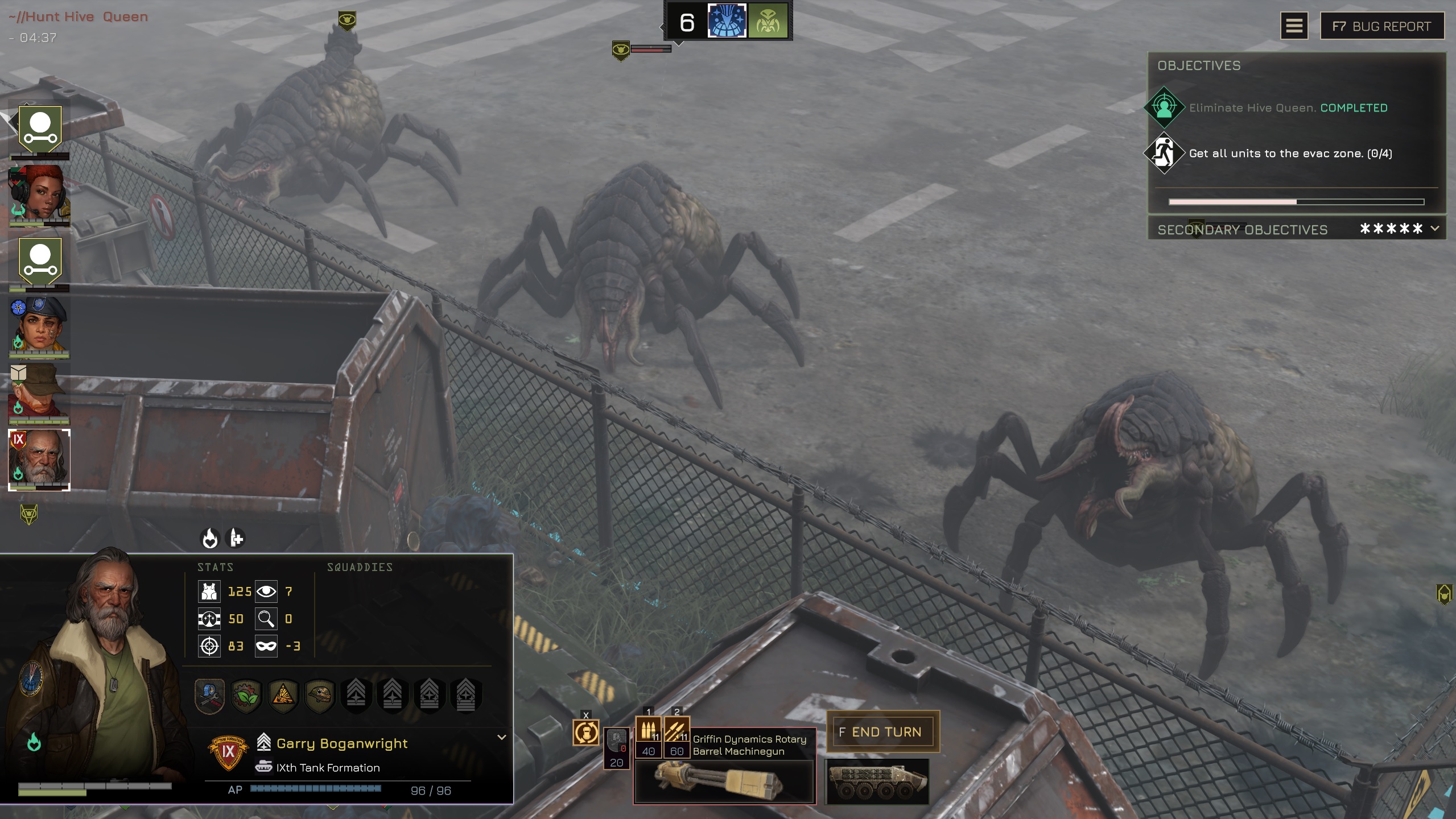
Task: Expand the Secondary Objectives panel
Action: (x=1435, y=229)
